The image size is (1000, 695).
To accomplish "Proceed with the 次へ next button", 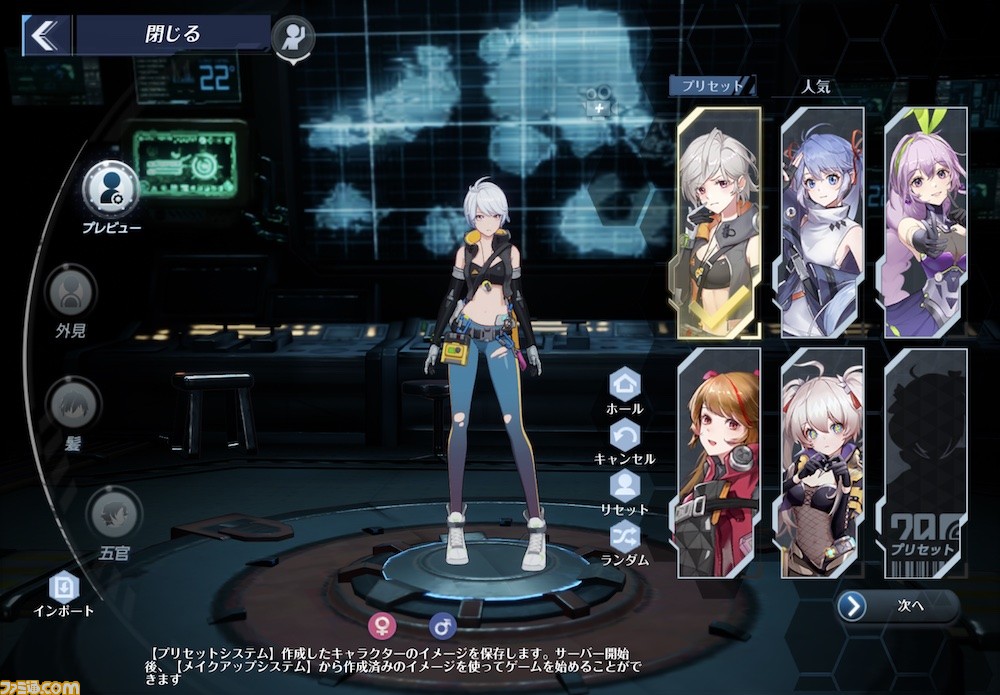I will [897, 605].
